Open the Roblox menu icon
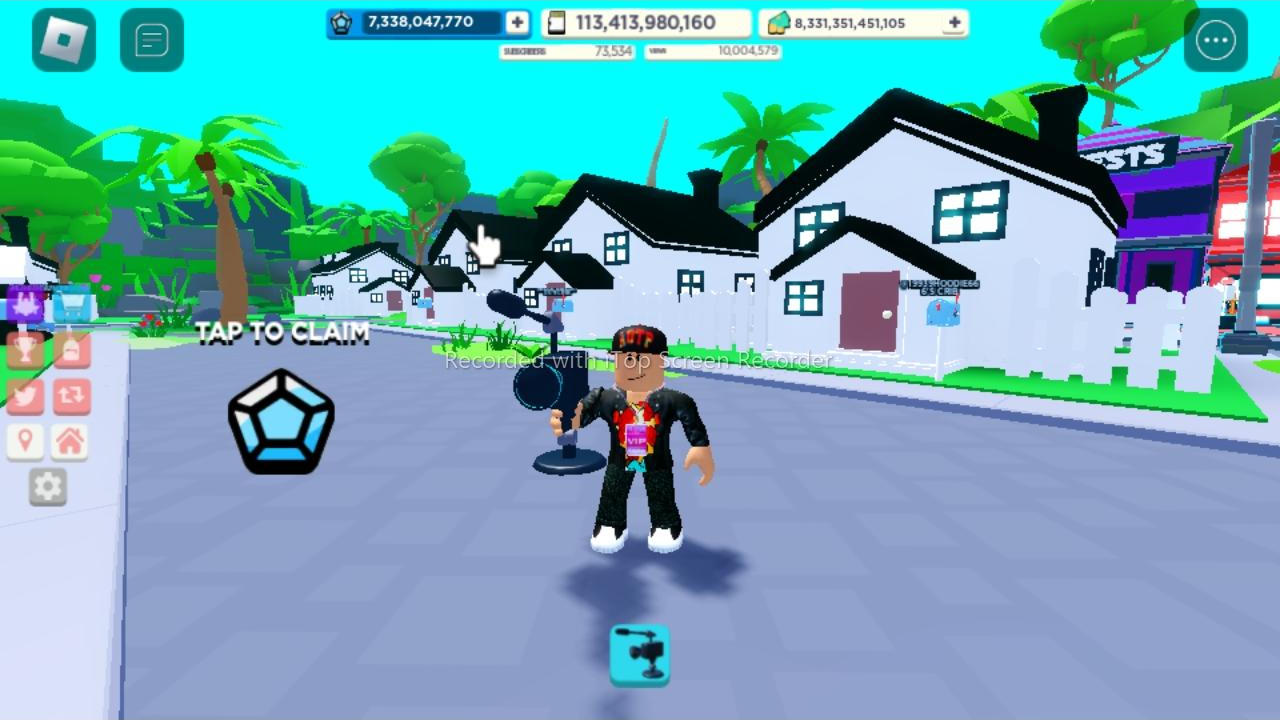 (63, 39)
